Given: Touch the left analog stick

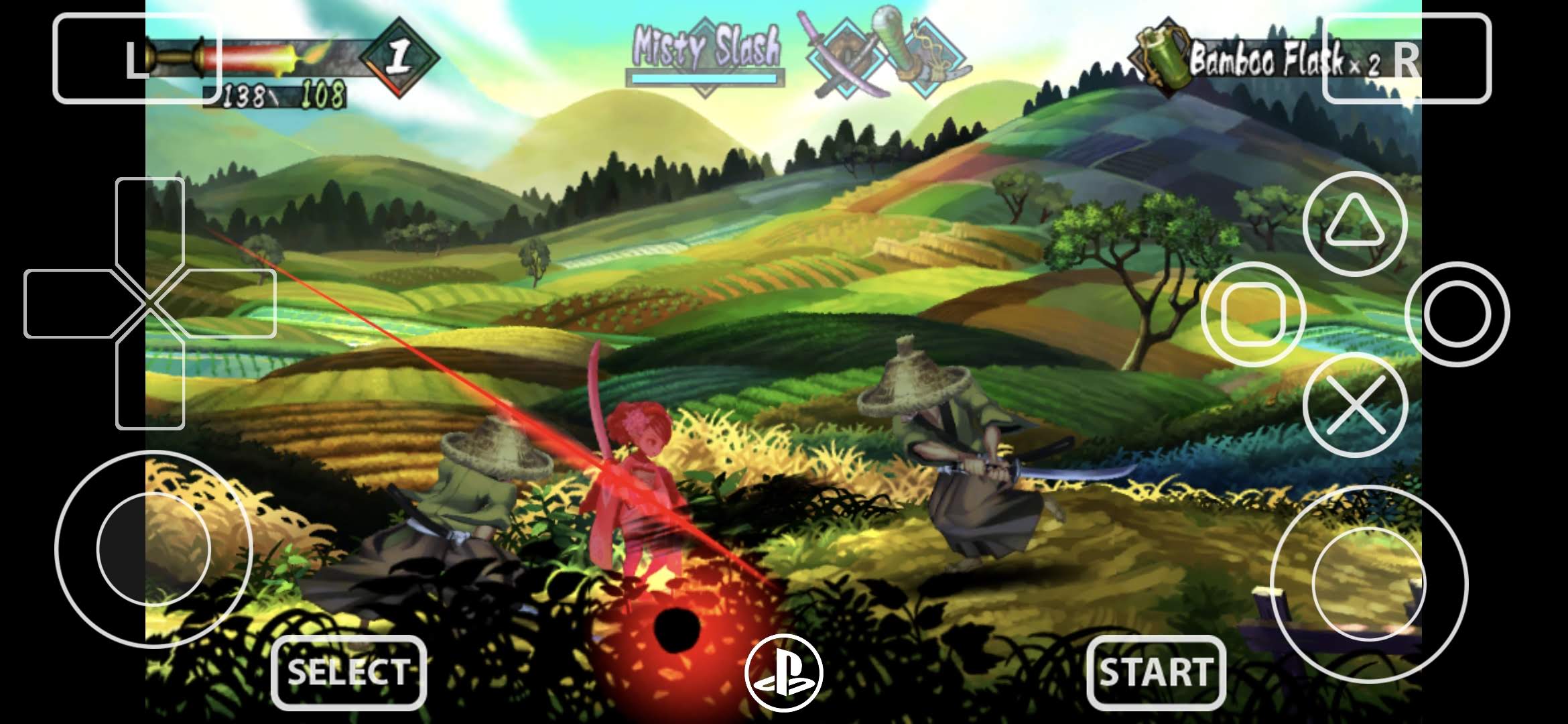Looking at the screenshot, I should coord(153,549).
